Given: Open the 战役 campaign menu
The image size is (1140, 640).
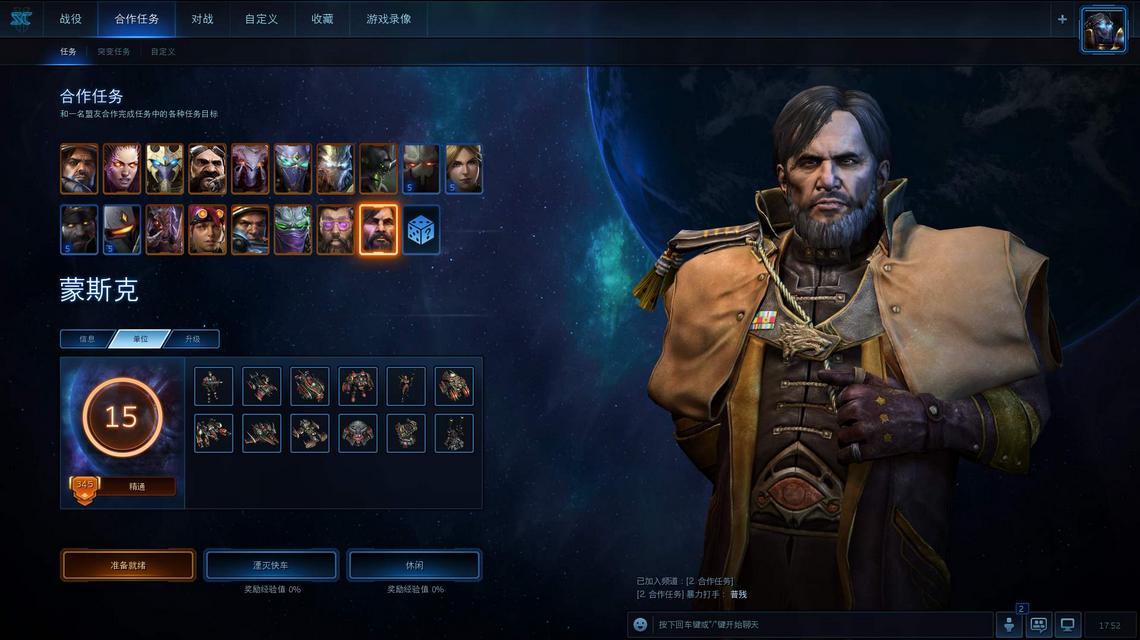Looking at the screenshot, I should pos(70,19).
